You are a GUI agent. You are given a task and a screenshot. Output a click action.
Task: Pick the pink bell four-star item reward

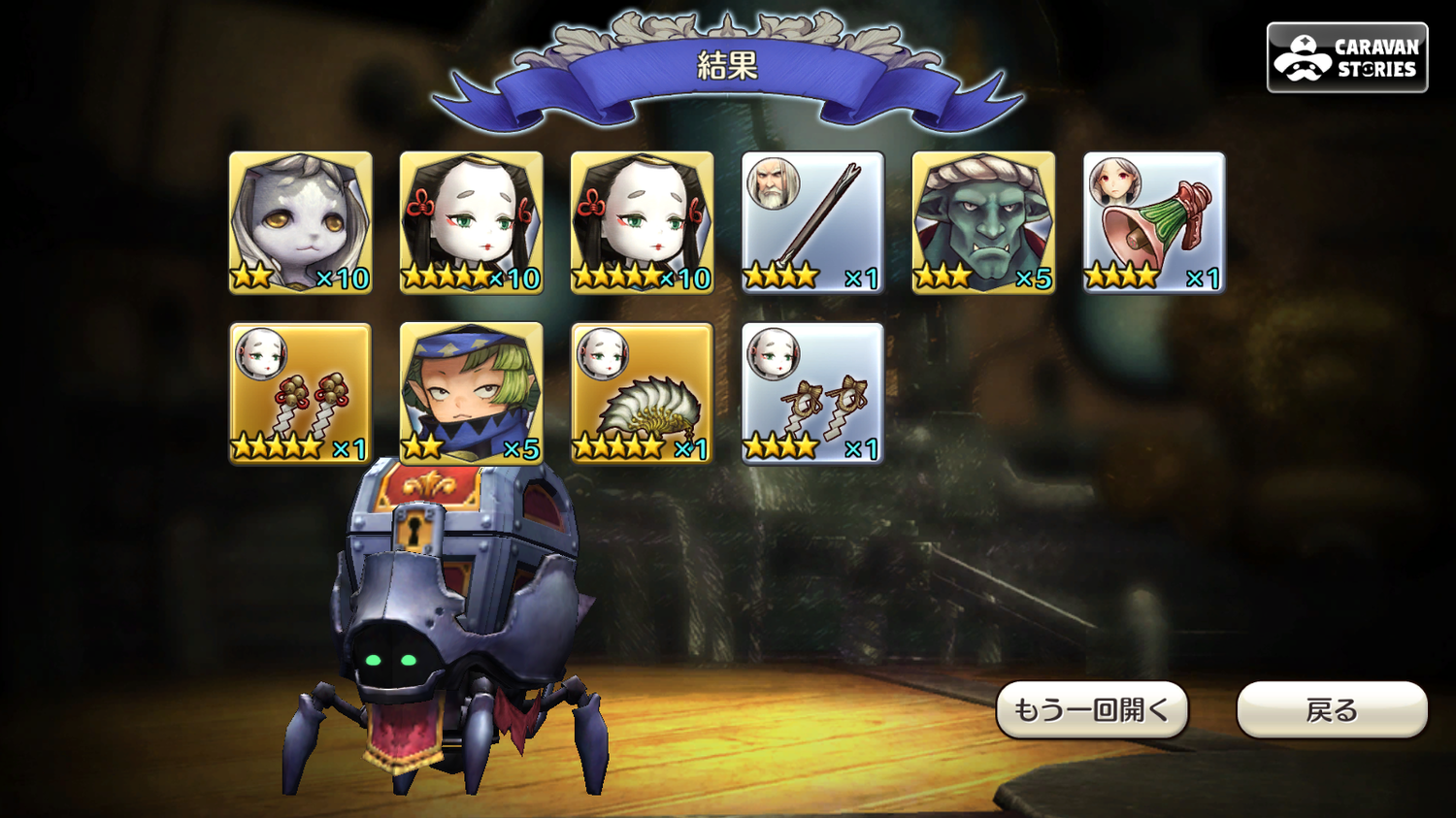[1154, 222]
